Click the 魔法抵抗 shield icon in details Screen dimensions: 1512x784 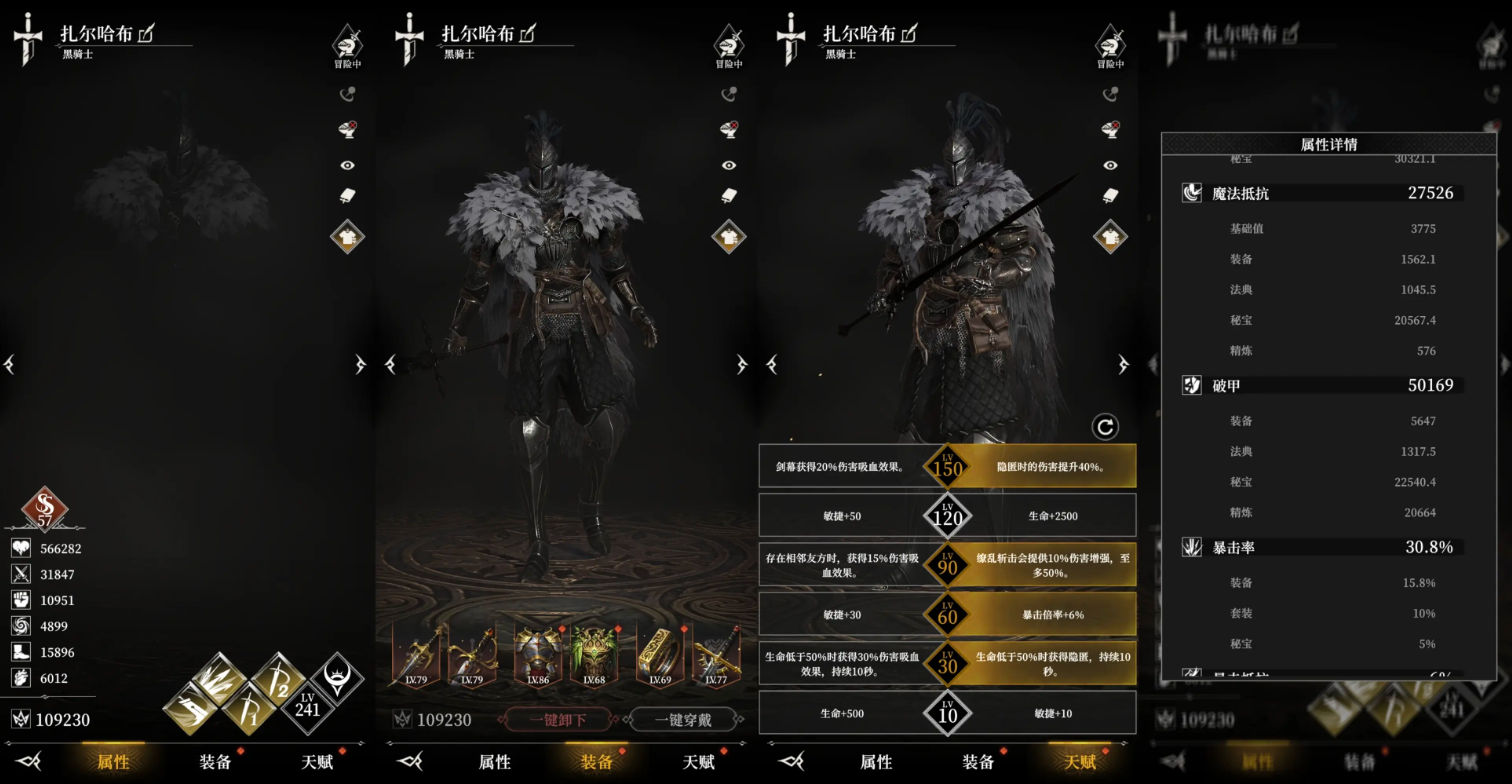1191,192
